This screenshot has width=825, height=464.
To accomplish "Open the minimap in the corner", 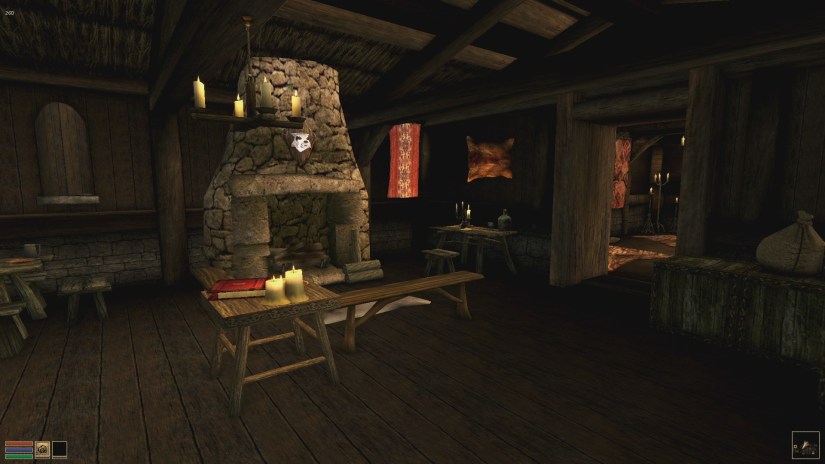I will [805, 444].
